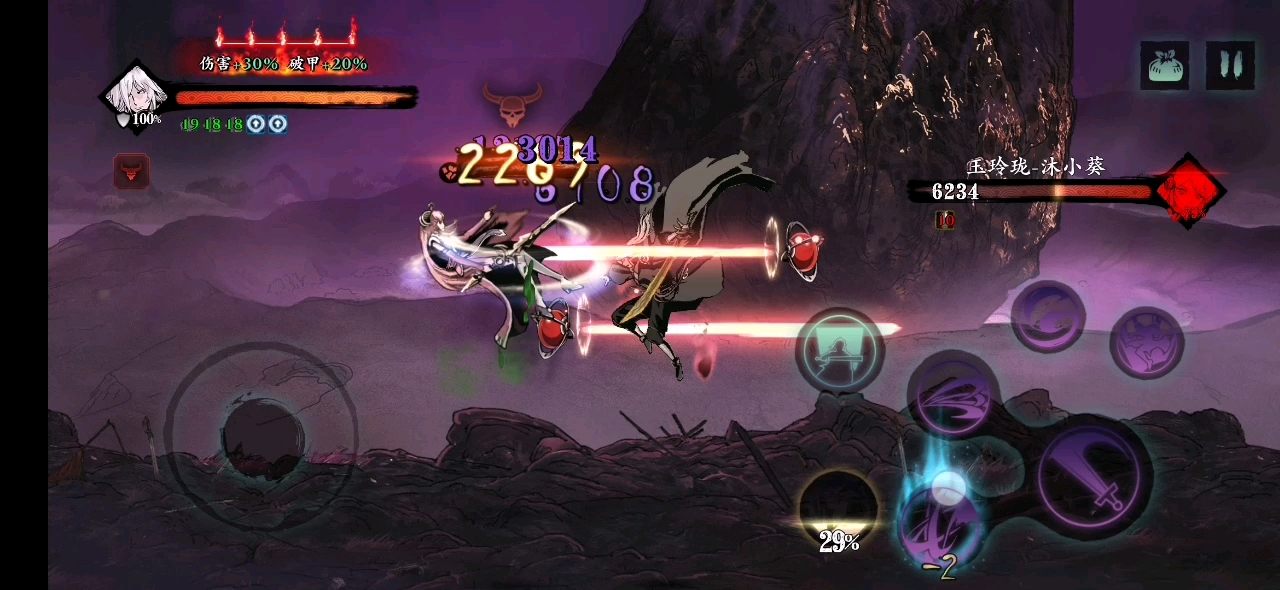Tap the virtual joystick knob
1280x590 pixels.
click(262, 436)
